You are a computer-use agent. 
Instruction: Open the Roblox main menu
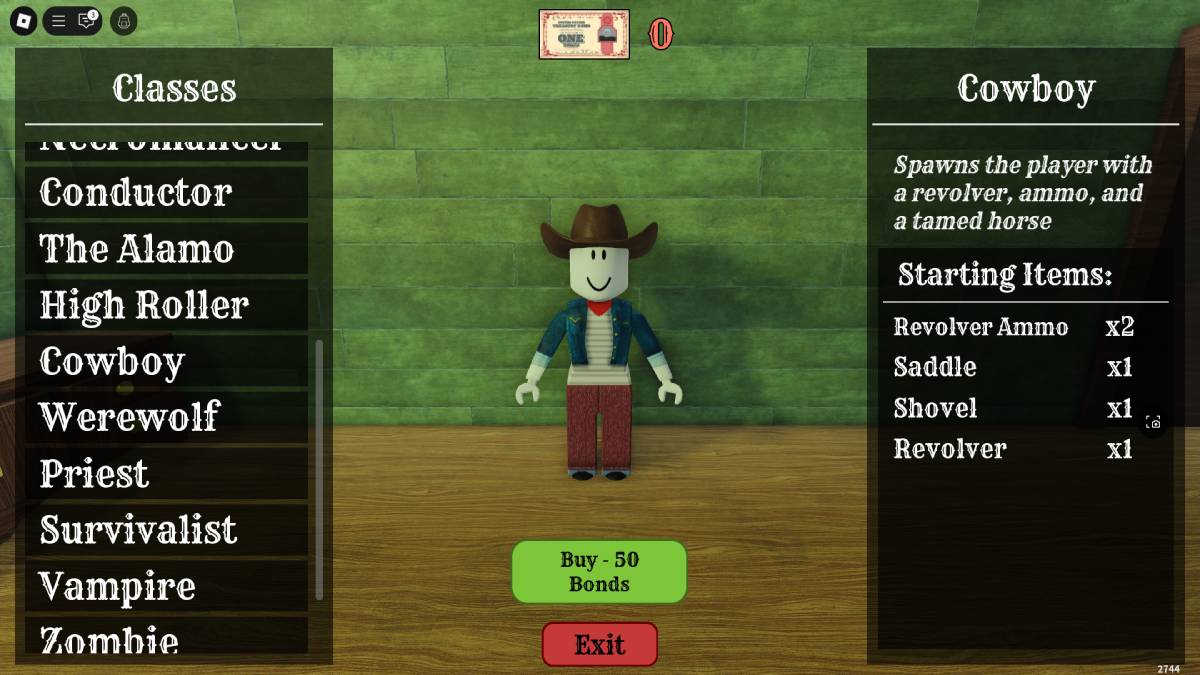coord(25,21)
